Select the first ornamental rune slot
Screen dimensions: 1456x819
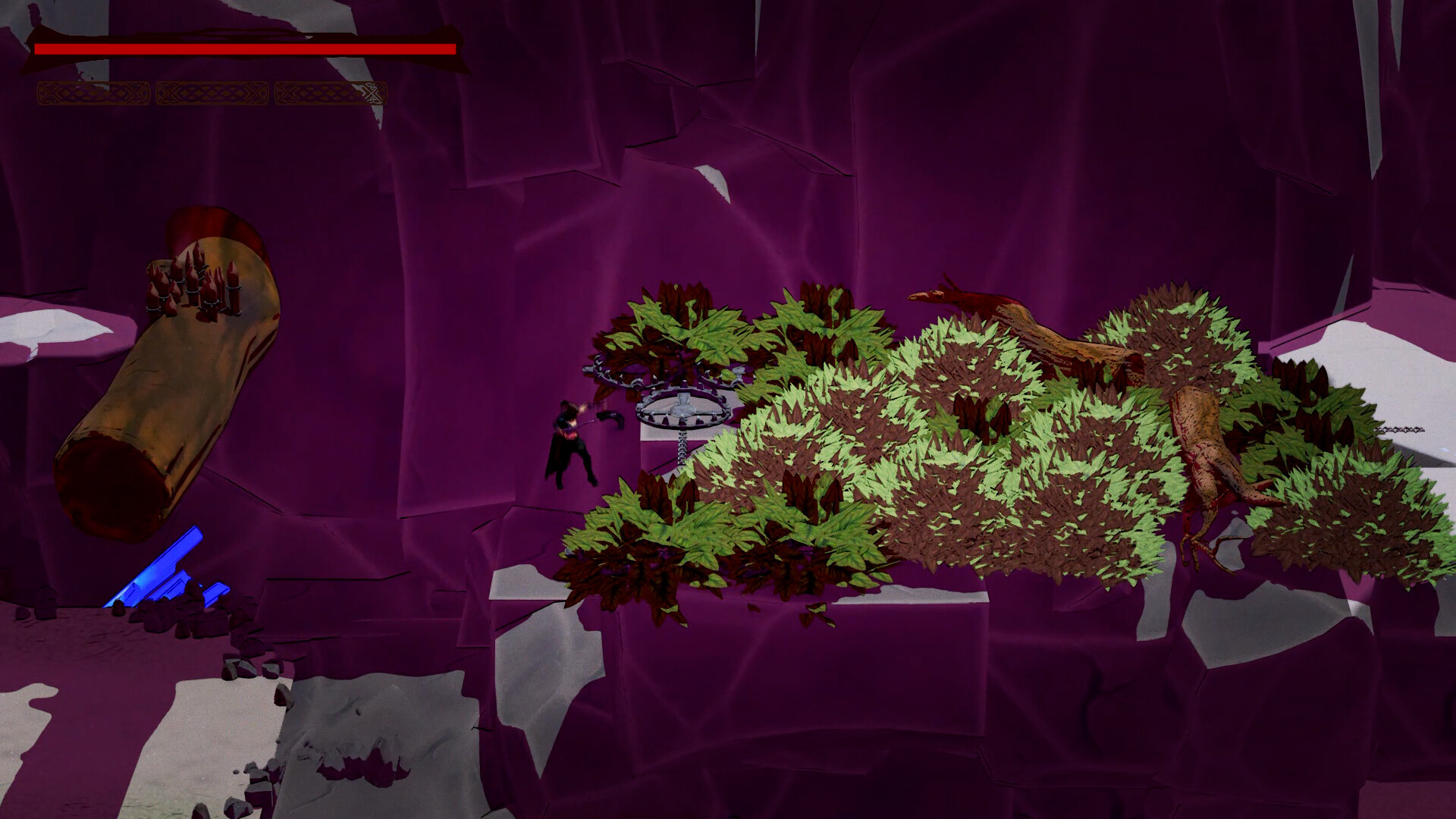point(95,93)
